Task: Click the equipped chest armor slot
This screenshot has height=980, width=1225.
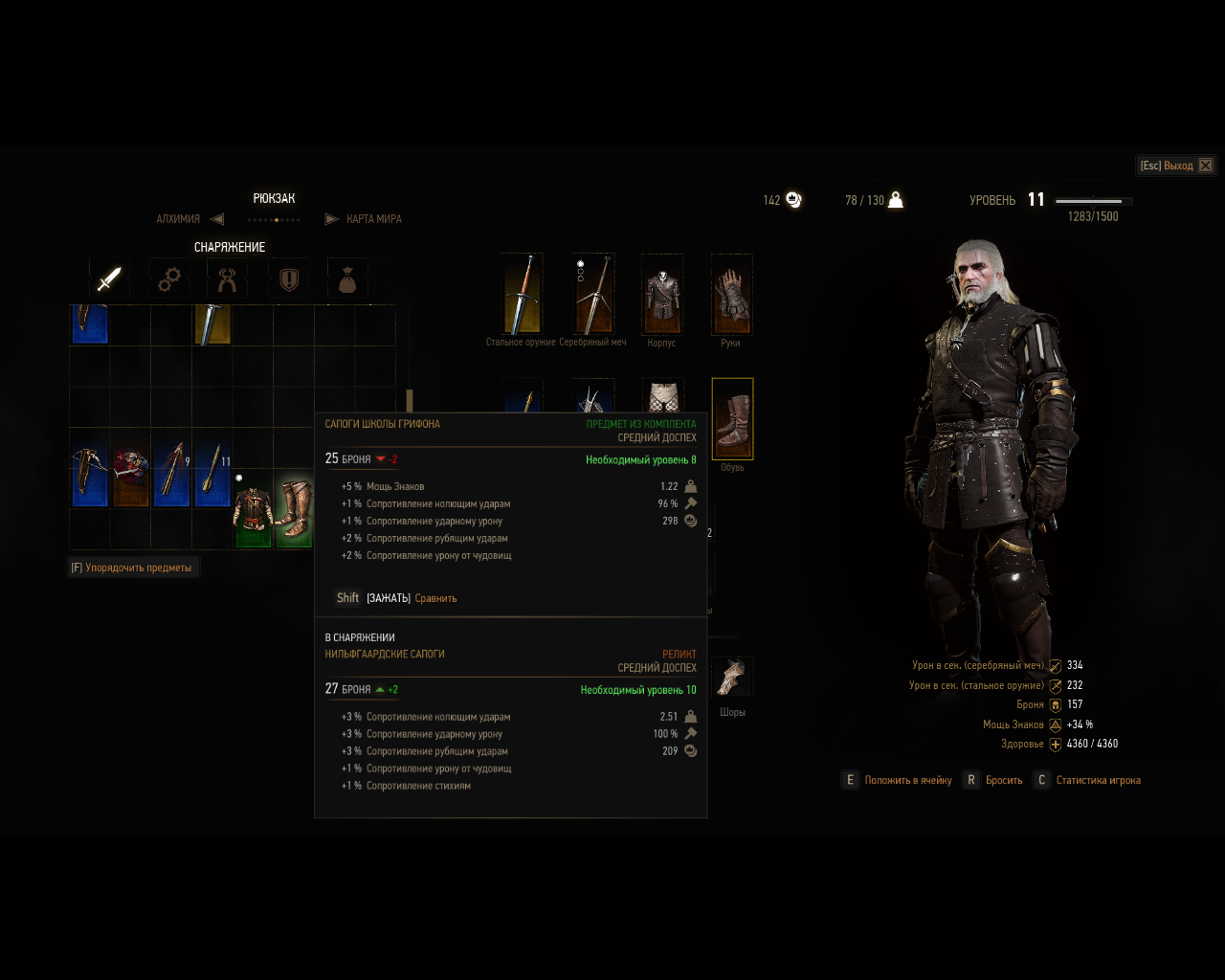Action: pos(661,294)
